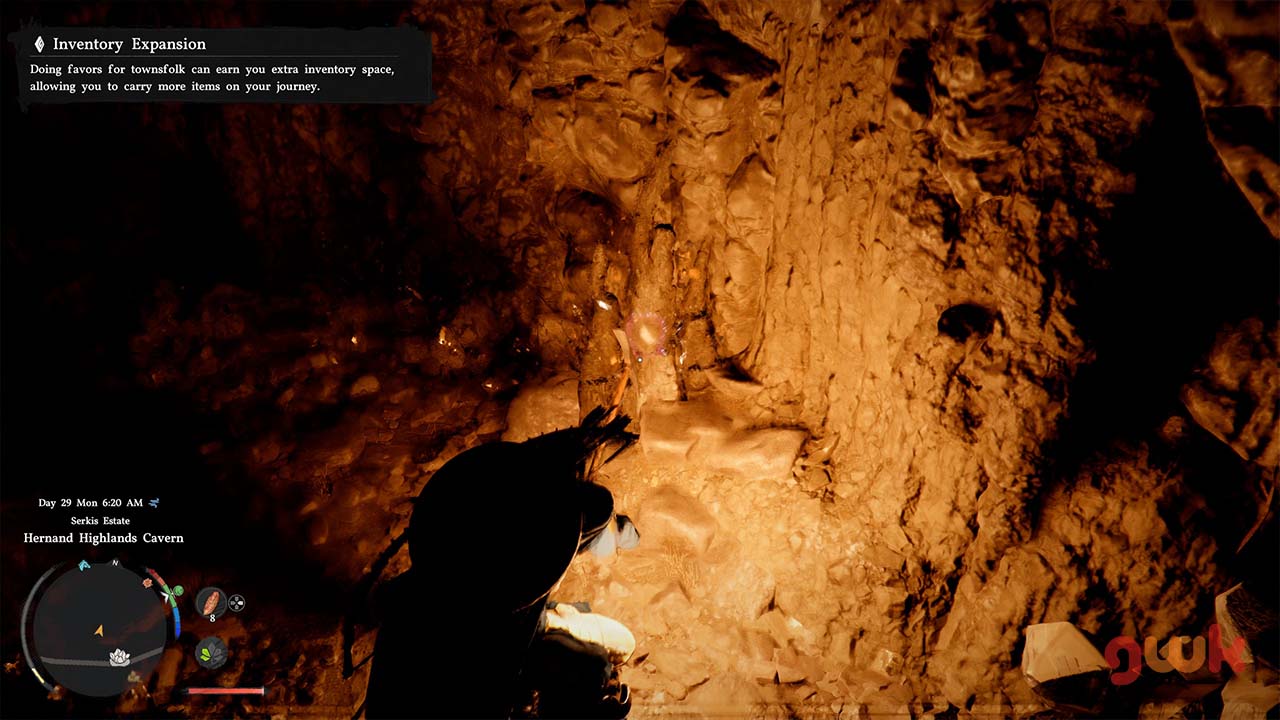Select the food item slot with count 8

click(x=210, y=603)
